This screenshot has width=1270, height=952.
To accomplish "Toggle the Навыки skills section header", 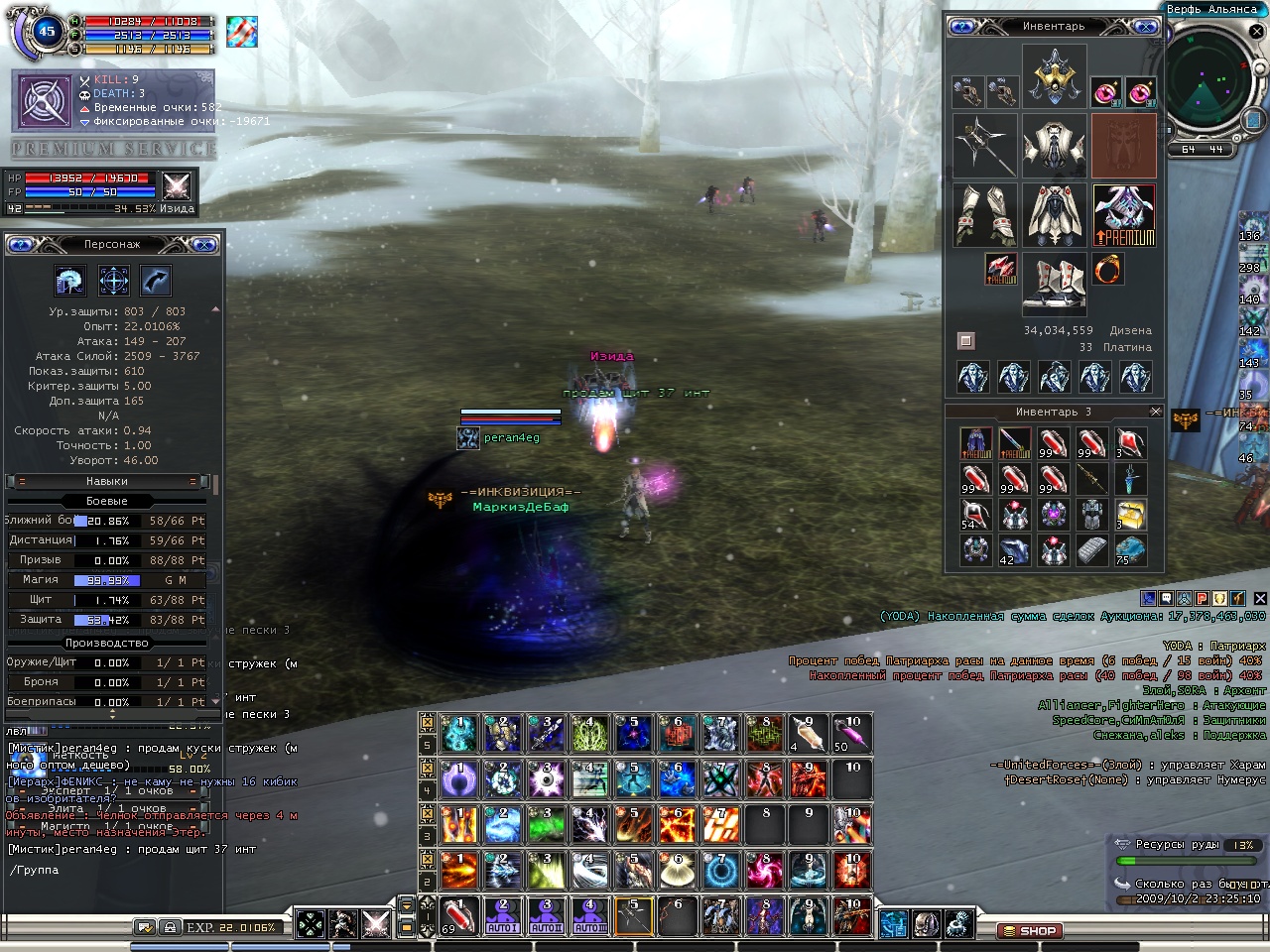I will 107,481.
